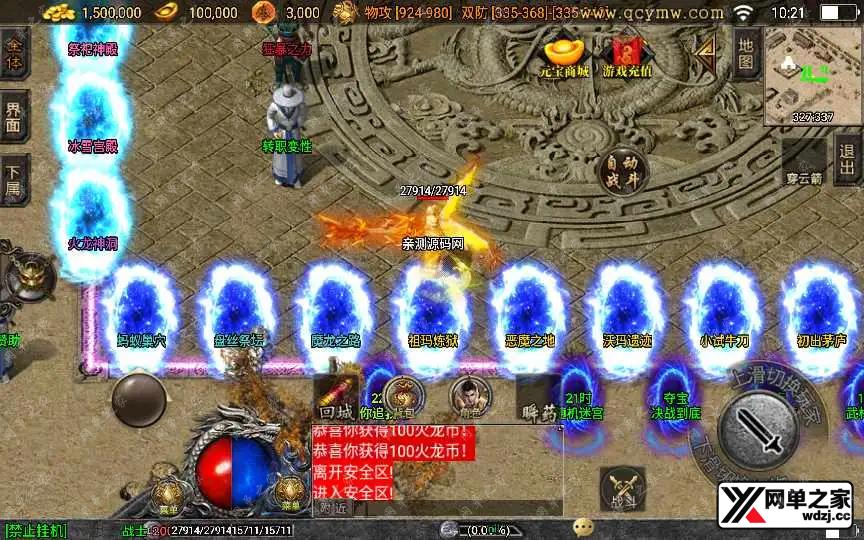
Task: Open the chat speech-bubble icon
Action: coord(583,528)
